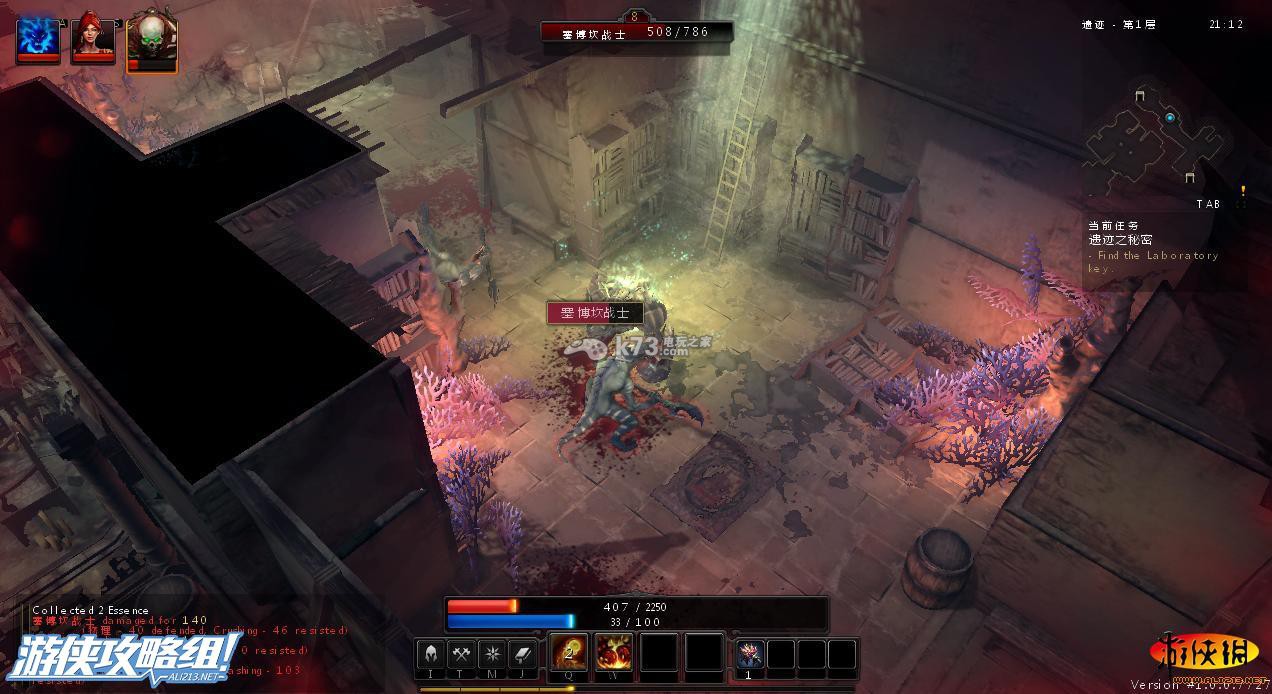Click the enemy target name bar
1272x694 pixels.
(x=636, y=32)
